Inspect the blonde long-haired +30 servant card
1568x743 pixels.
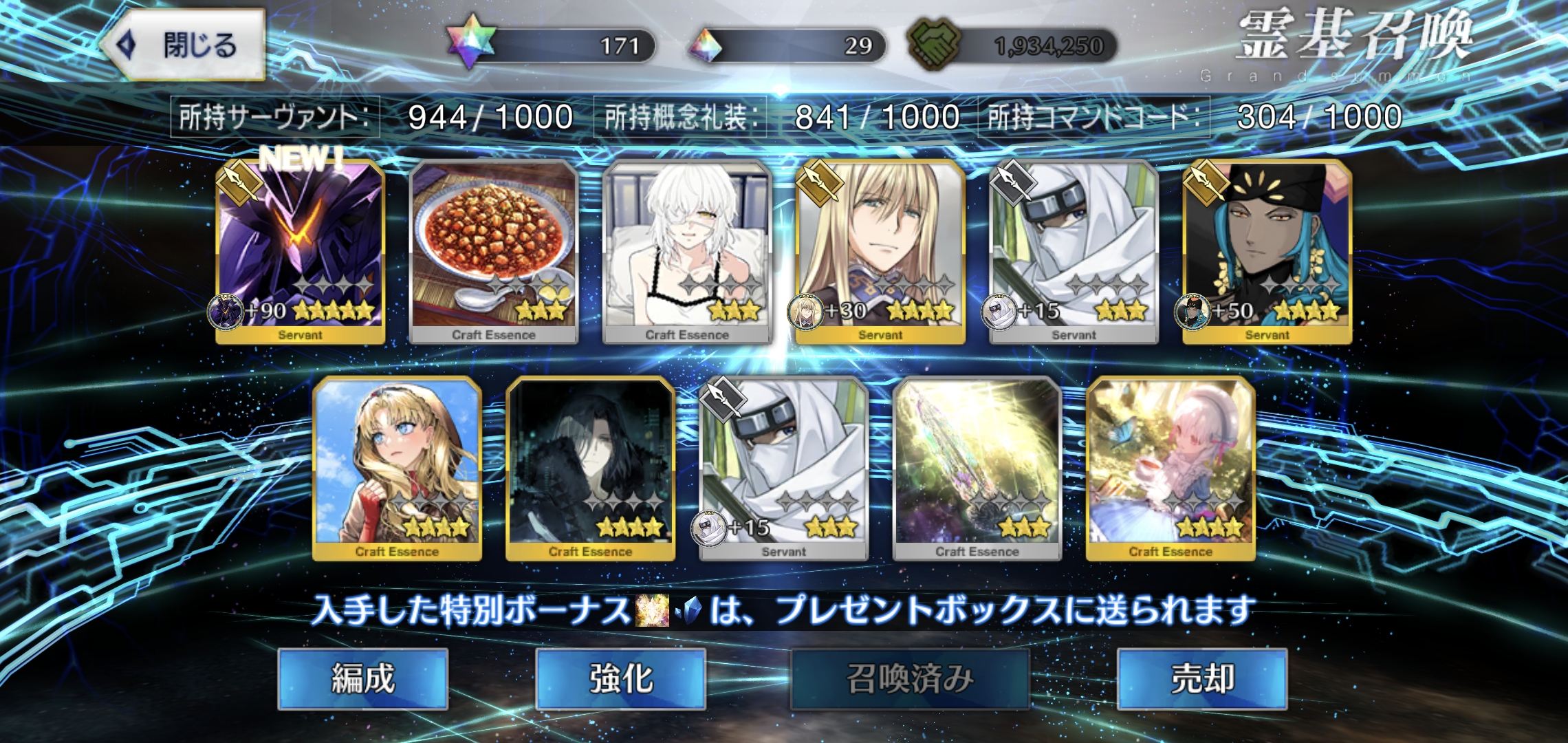(880, 251)
